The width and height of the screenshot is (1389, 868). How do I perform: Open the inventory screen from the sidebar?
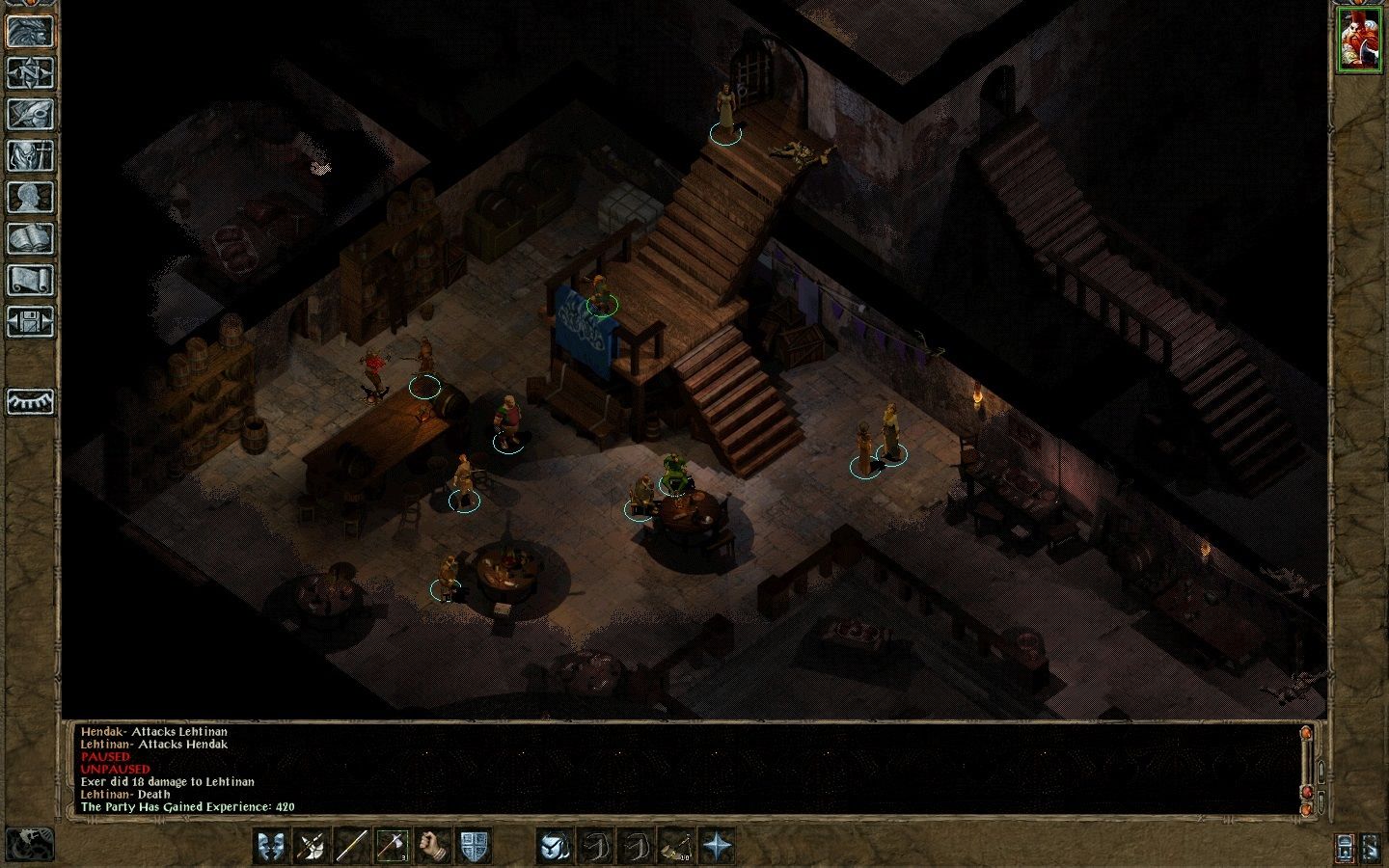(30, 155)
